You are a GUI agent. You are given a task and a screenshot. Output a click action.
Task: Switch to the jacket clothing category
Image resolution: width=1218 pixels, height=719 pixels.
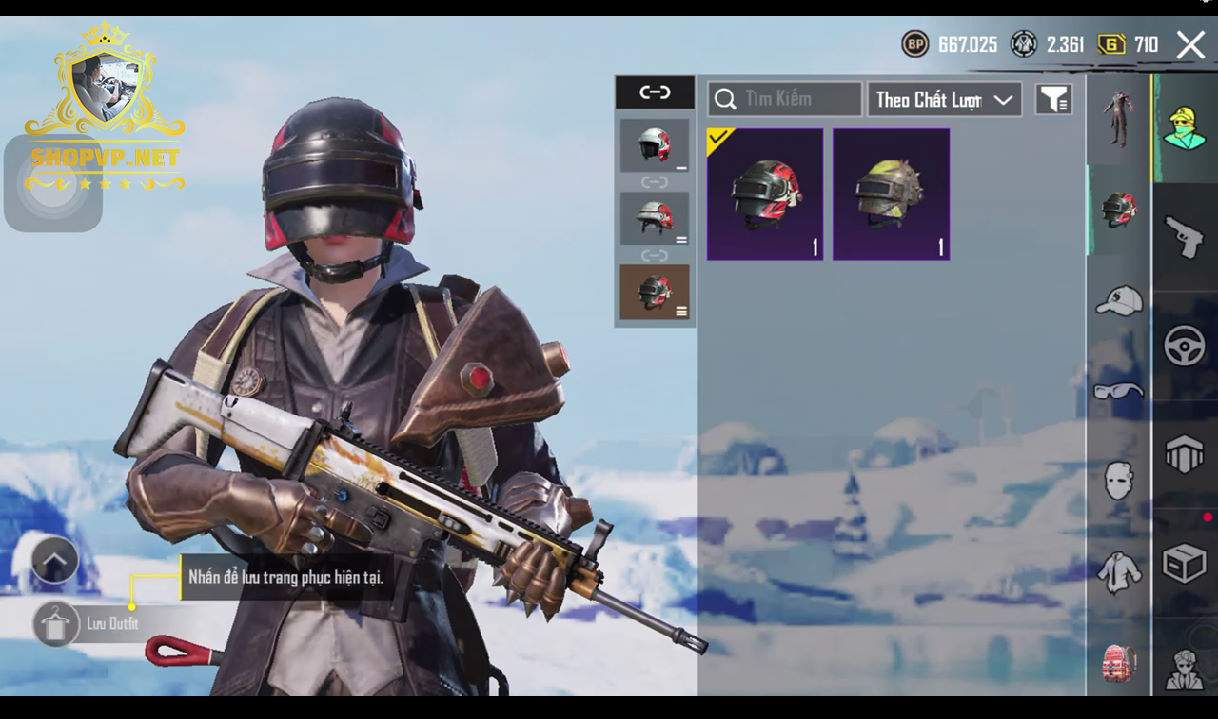1118,572
